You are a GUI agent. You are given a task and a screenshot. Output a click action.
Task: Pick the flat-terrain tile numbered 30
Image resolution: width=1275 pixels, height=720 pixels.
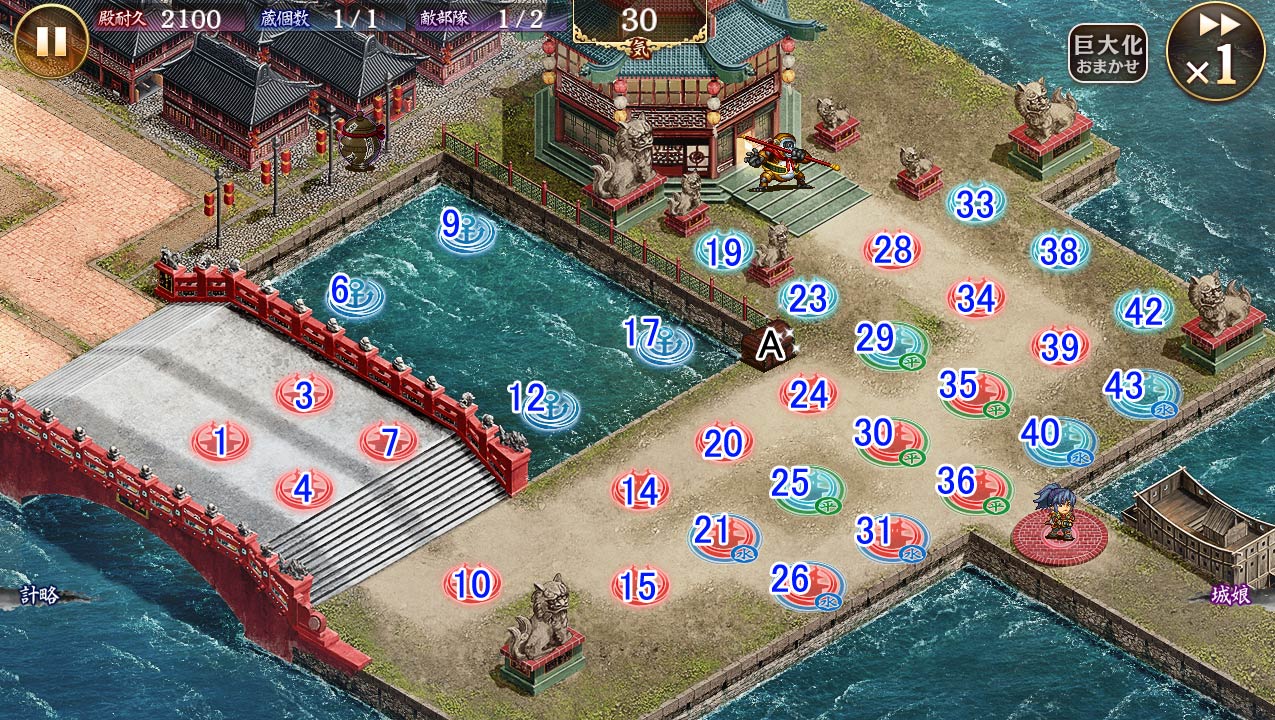[890, 437]
